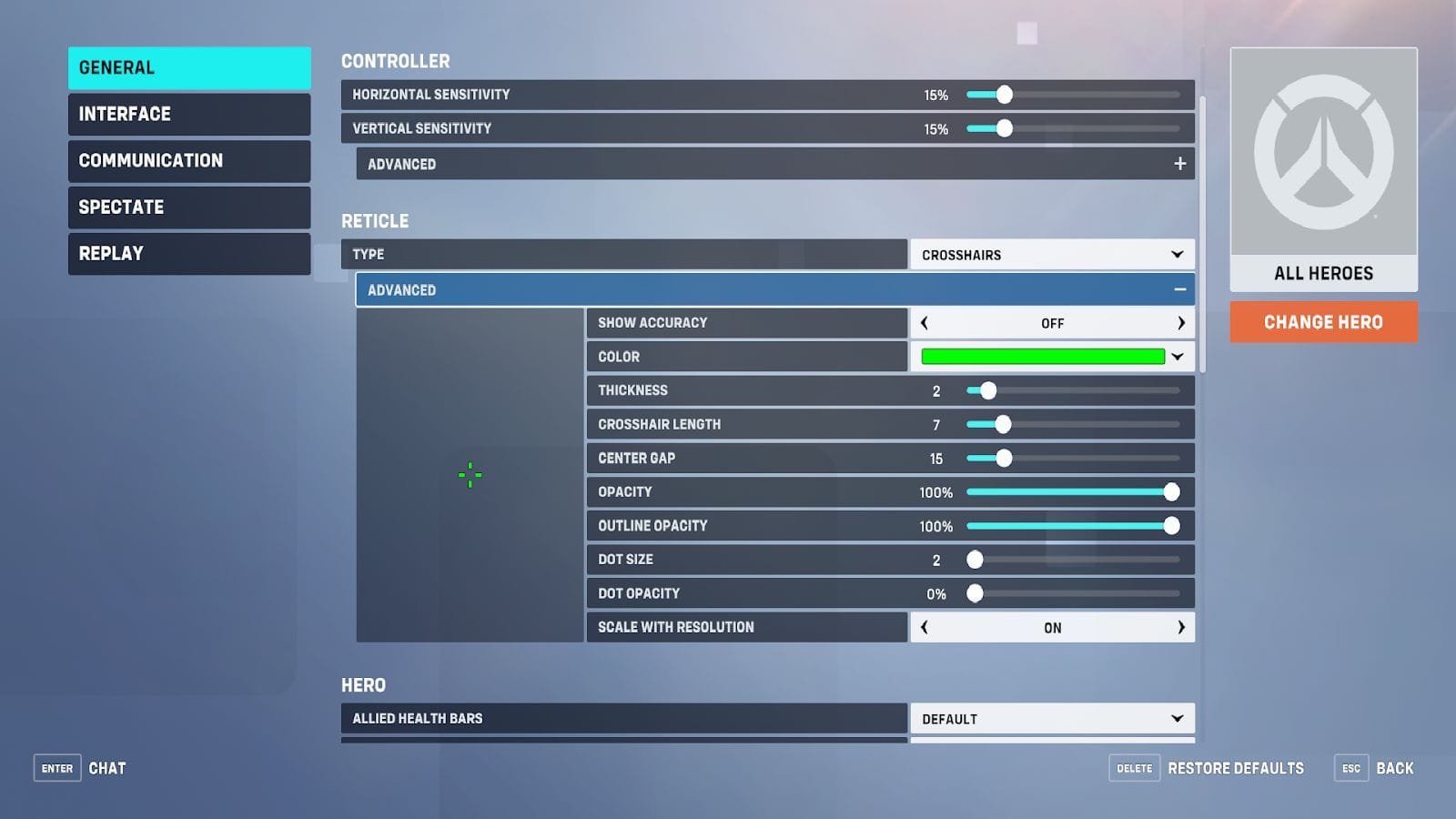Toggle Show Accuracy using the right arrow
1456x819 pixels.
pos(1180,322)
